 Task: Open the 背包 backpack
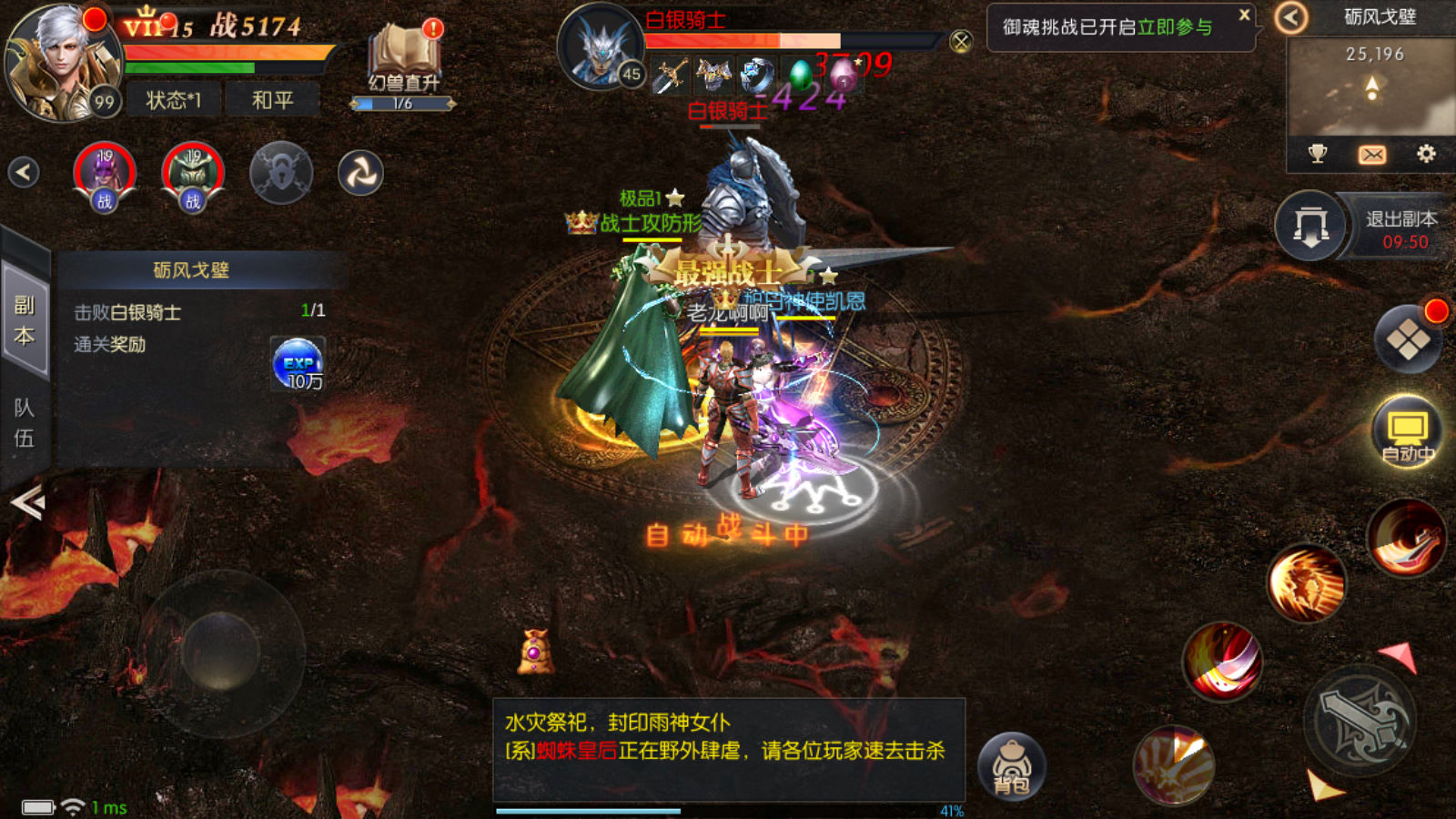[x=1012, y=765]
